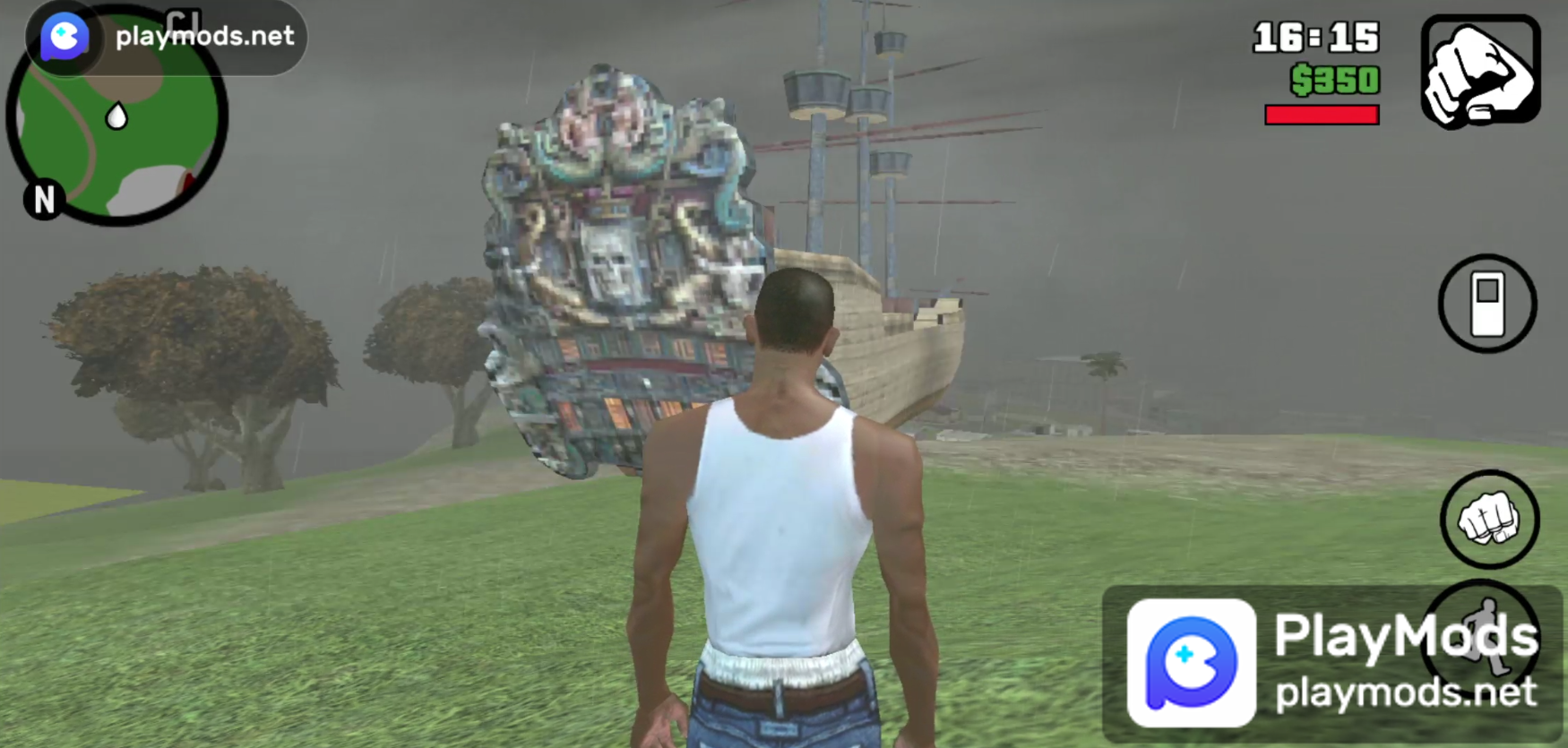Open the cellphone button on the right
Viewport: 1568px width, 748px height.
[x=1486, y=303]
